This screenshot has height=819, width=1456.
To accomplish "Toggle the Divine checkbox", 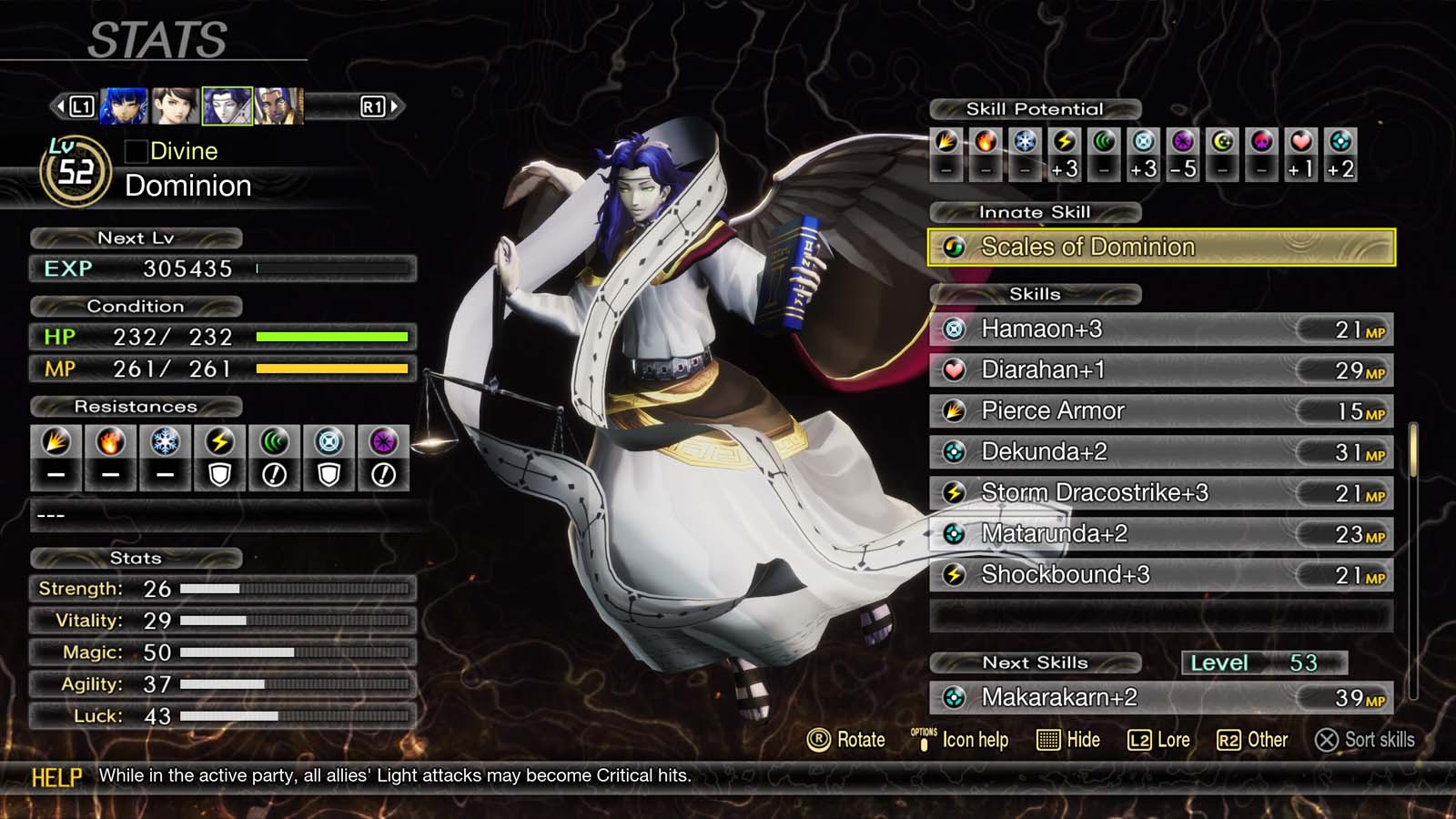I will (138, 151).
